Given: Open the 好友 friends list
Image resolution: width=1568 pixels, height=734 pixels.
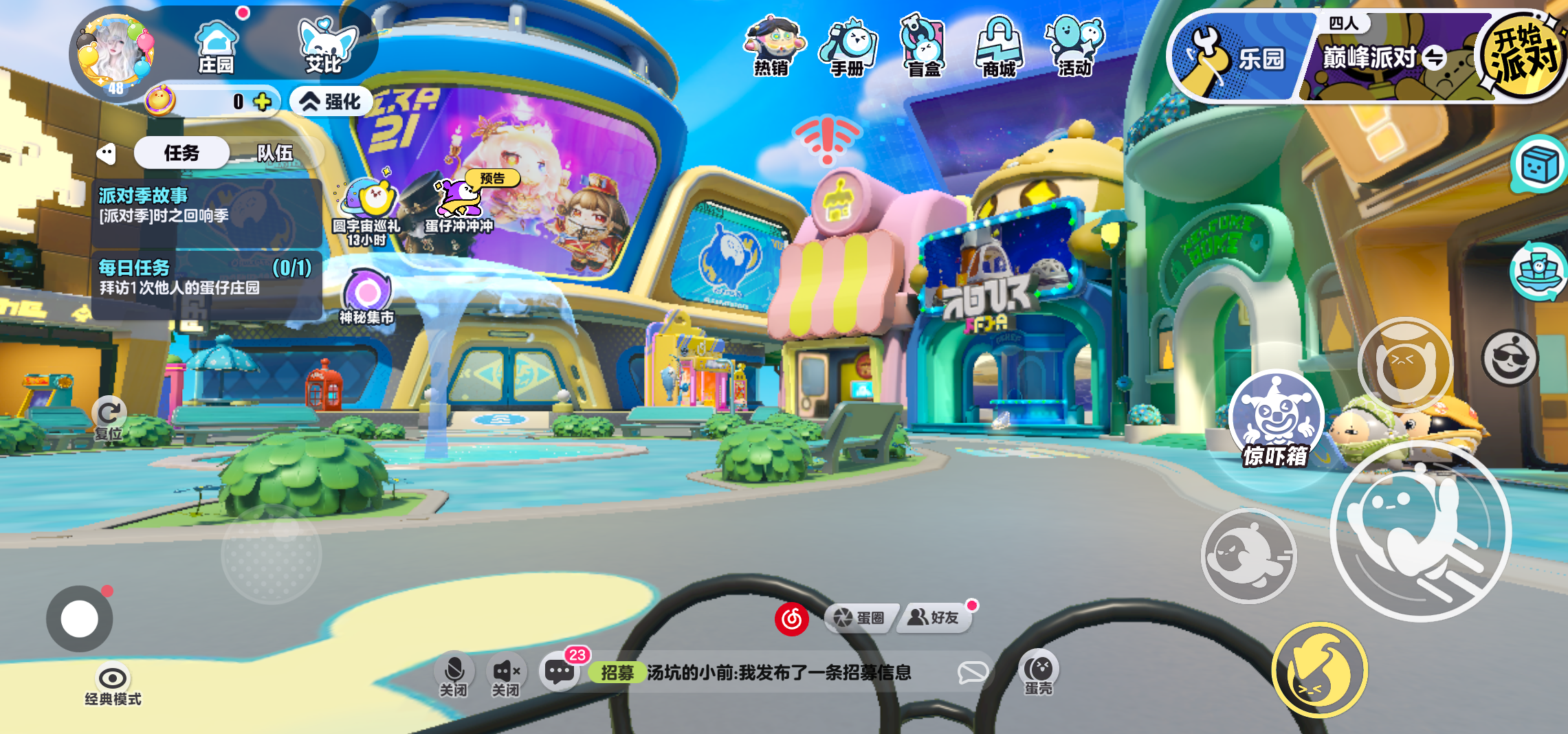Looking at the screenshot, I should tap(934, 618).
